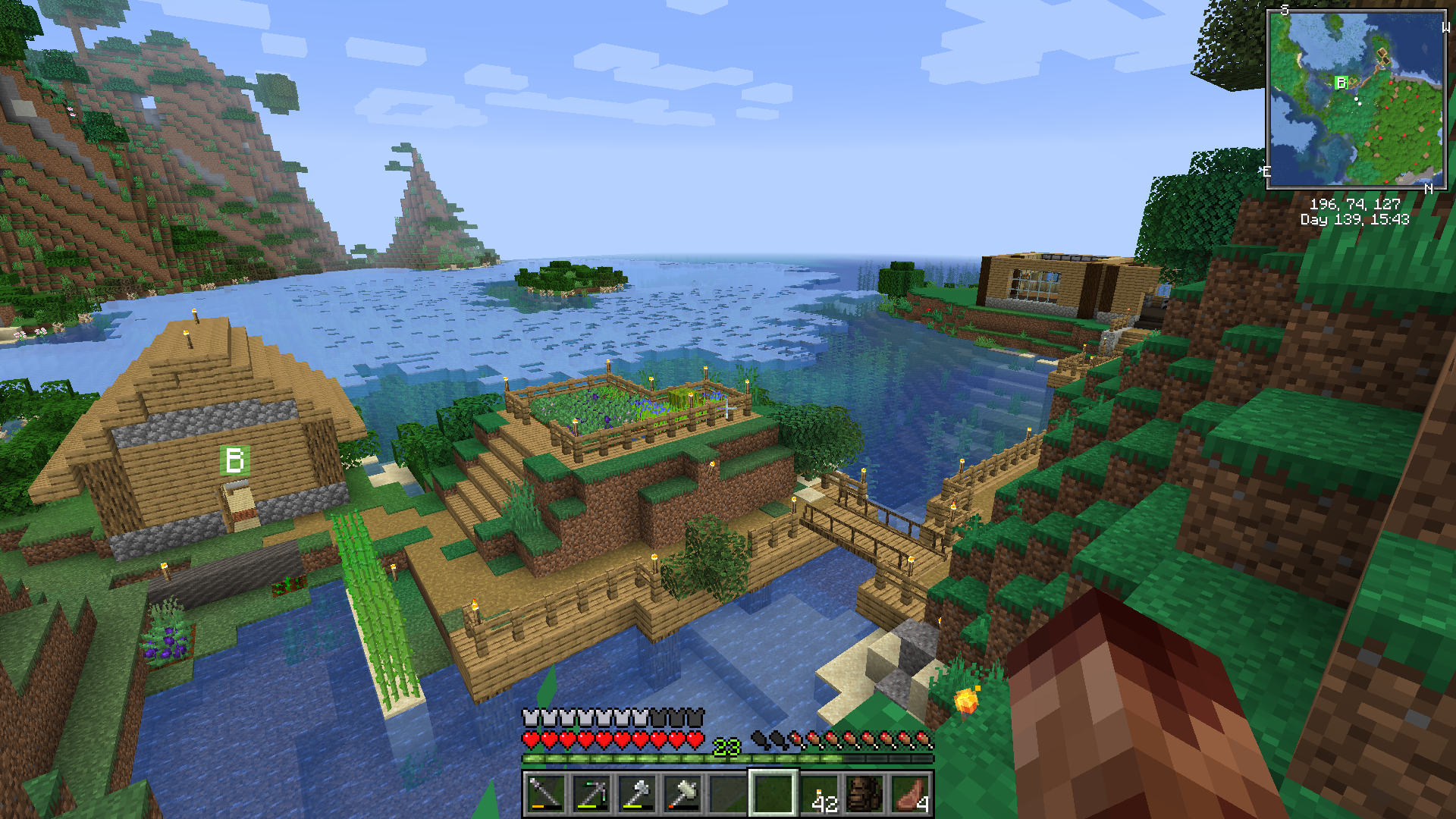Choose the axe in the hotbar
Image resolution: width=1456 pixels, height=819 pixels.
(x=637, y=794)
